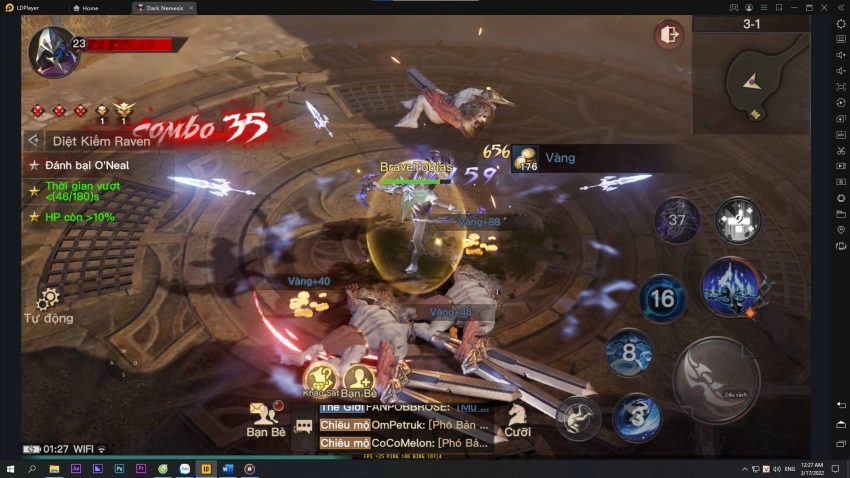Open the Bạn Bè mail and friends menu

coord(265,416)
